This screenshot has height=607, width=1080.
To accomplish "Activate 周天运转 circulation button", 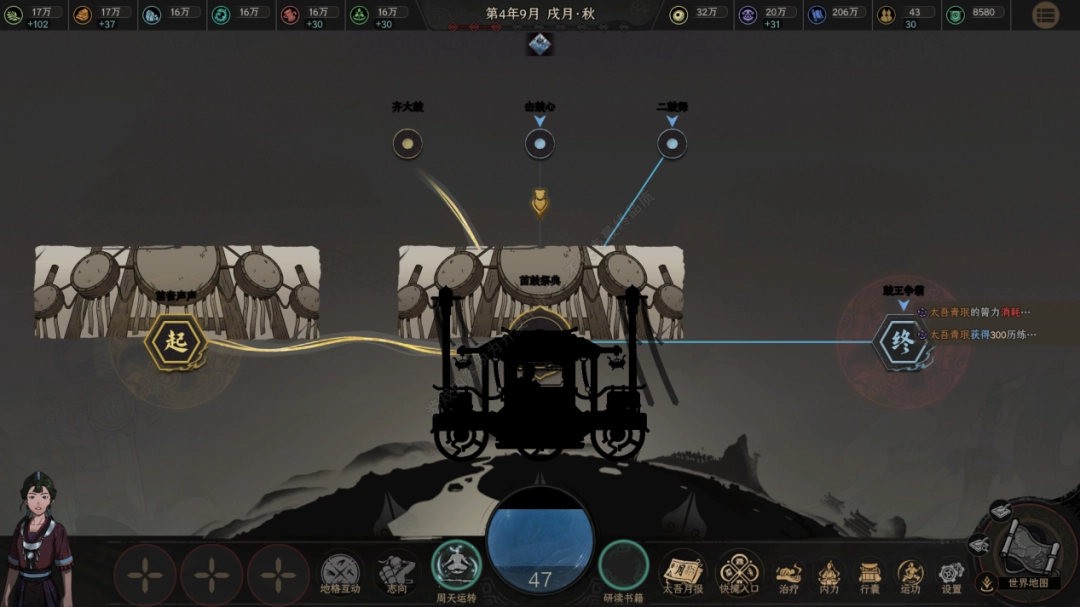I will 456,565.
